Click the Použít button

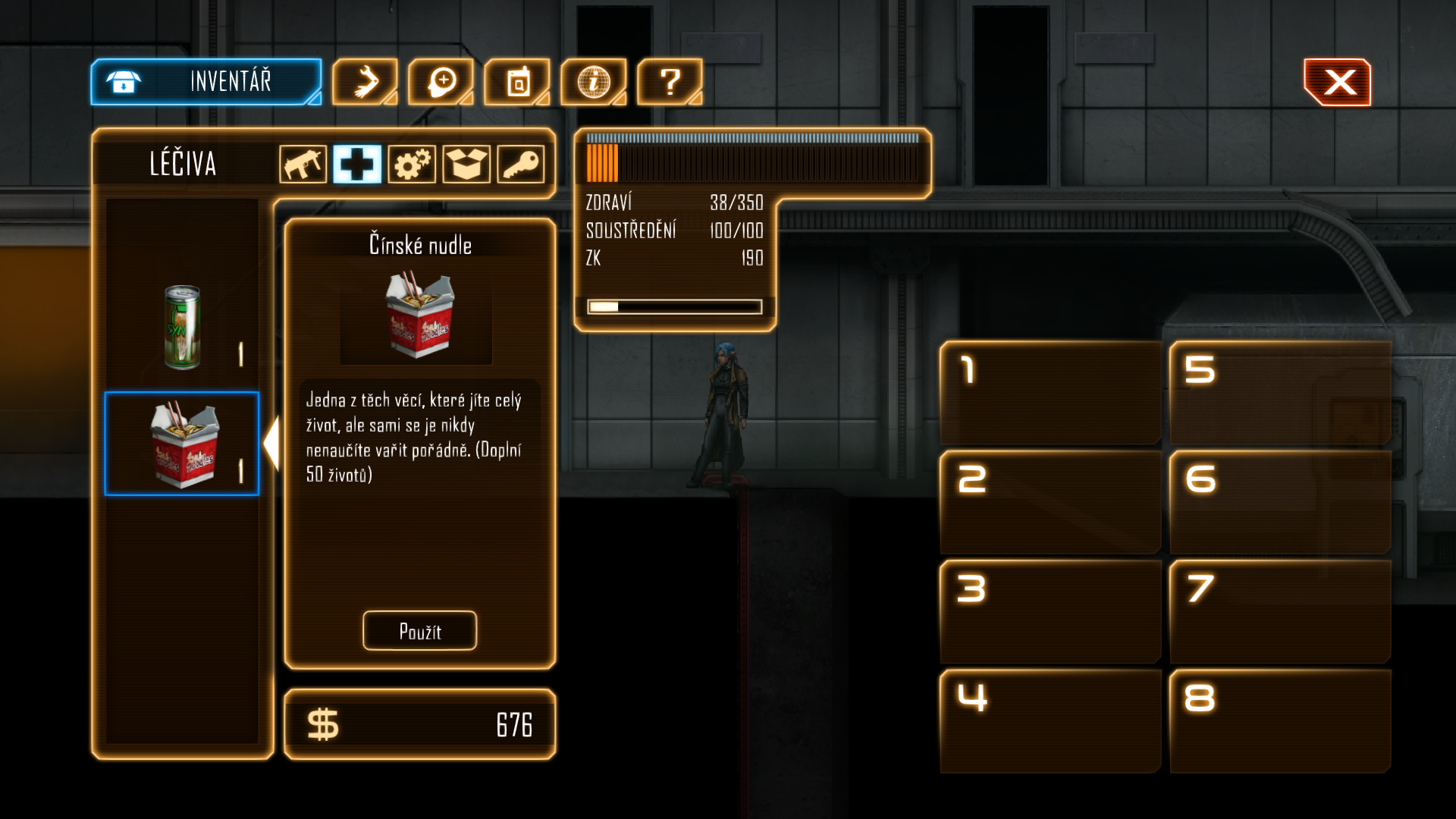click(x=419, y=631)
